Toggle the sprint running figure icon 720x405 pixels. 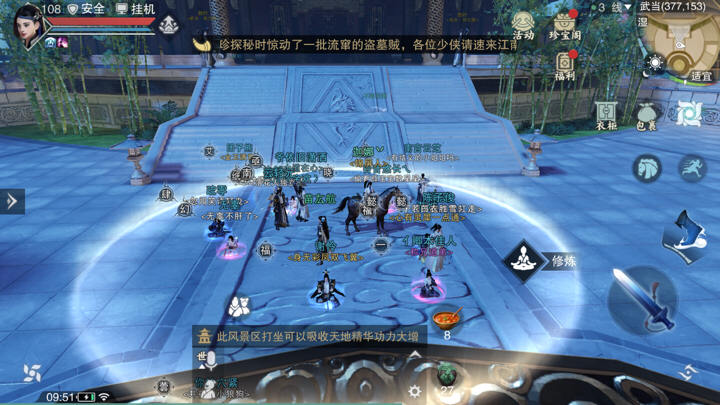[692, 168]
